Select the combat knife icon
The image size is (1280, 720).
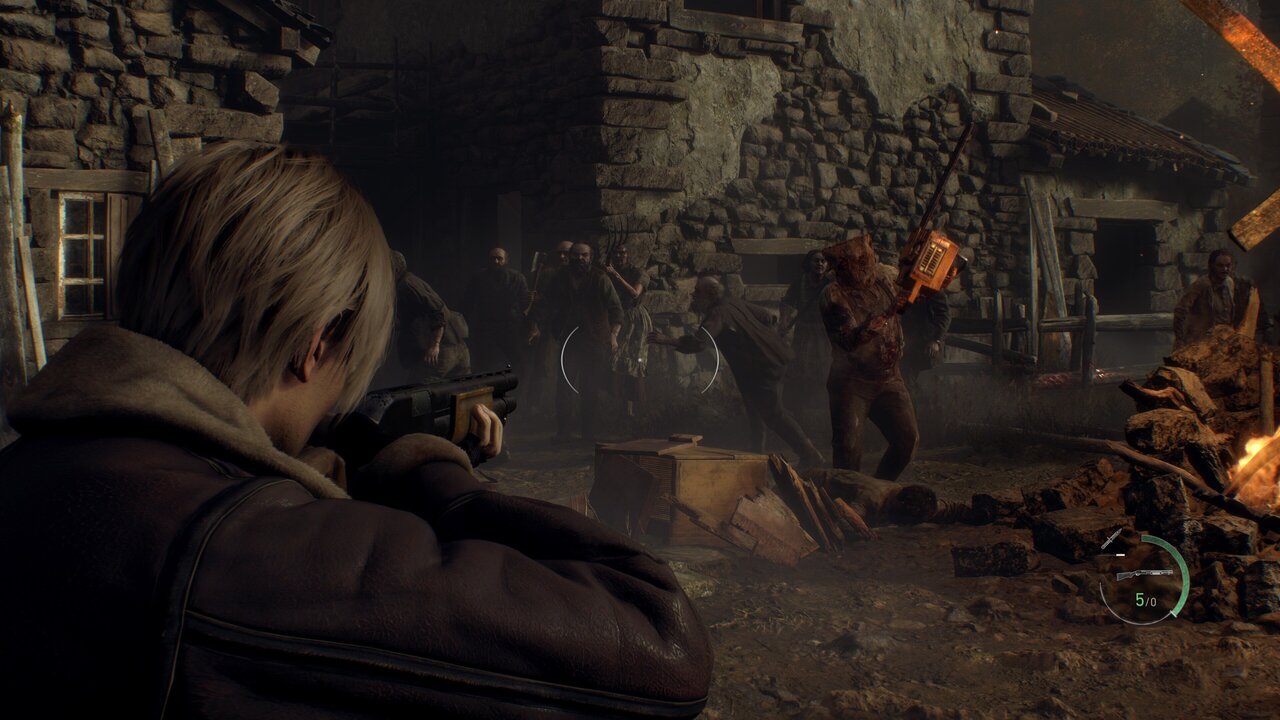click(1111, 540)
